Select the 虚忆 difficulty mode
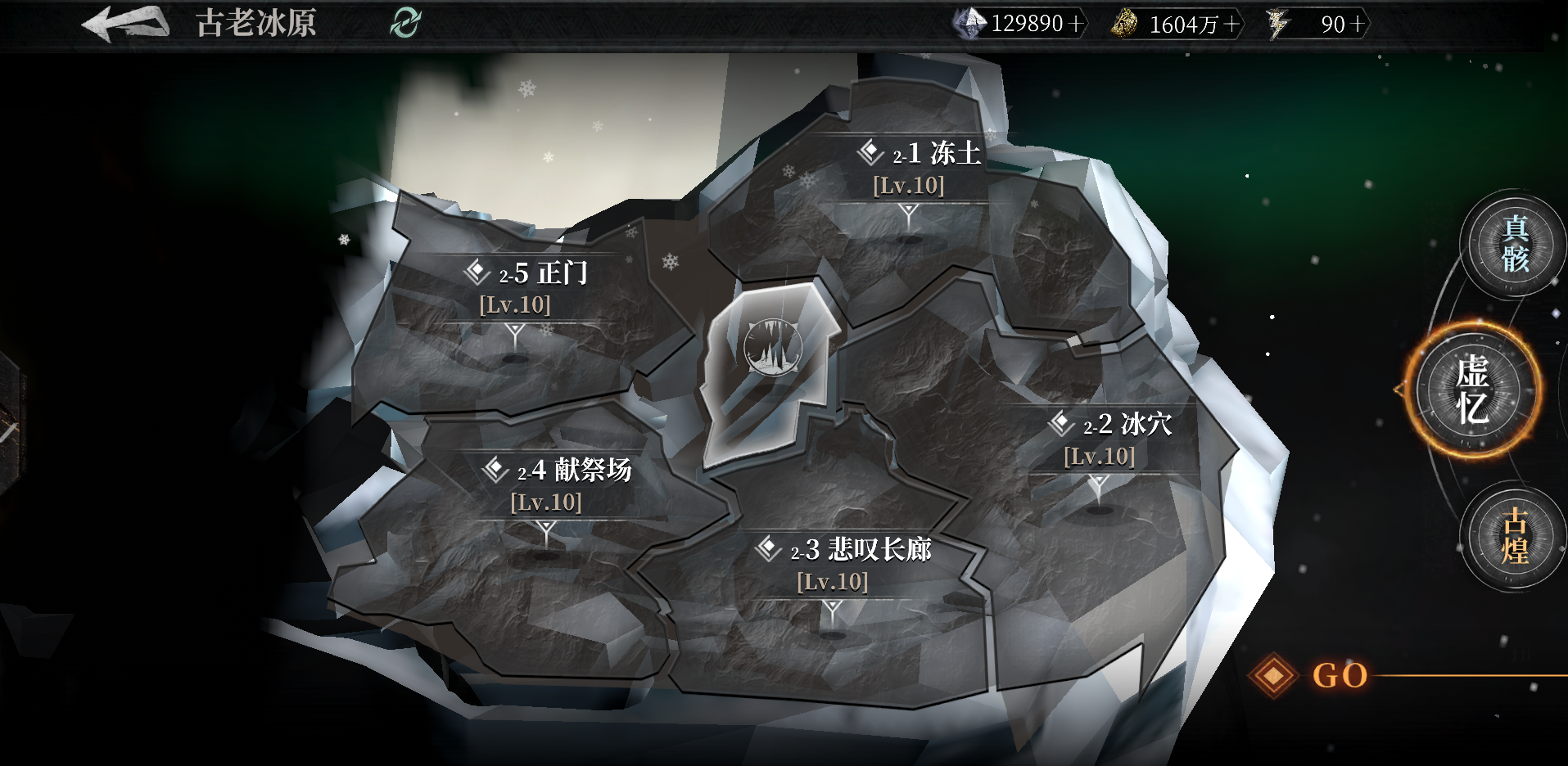Screen dimensions: 1568x766 tap(1472, 390)
